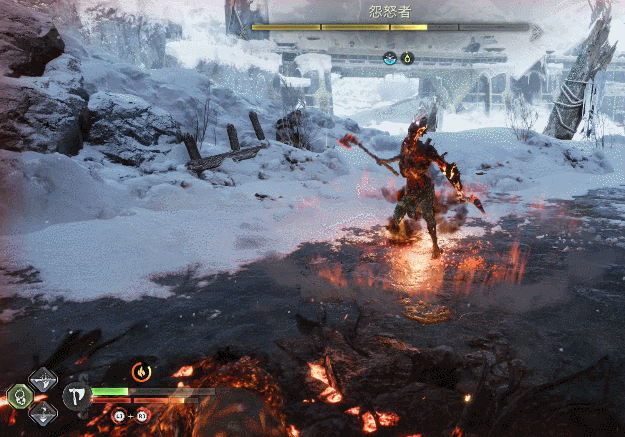Select the upper diamond arrow slot

(43, 379)
